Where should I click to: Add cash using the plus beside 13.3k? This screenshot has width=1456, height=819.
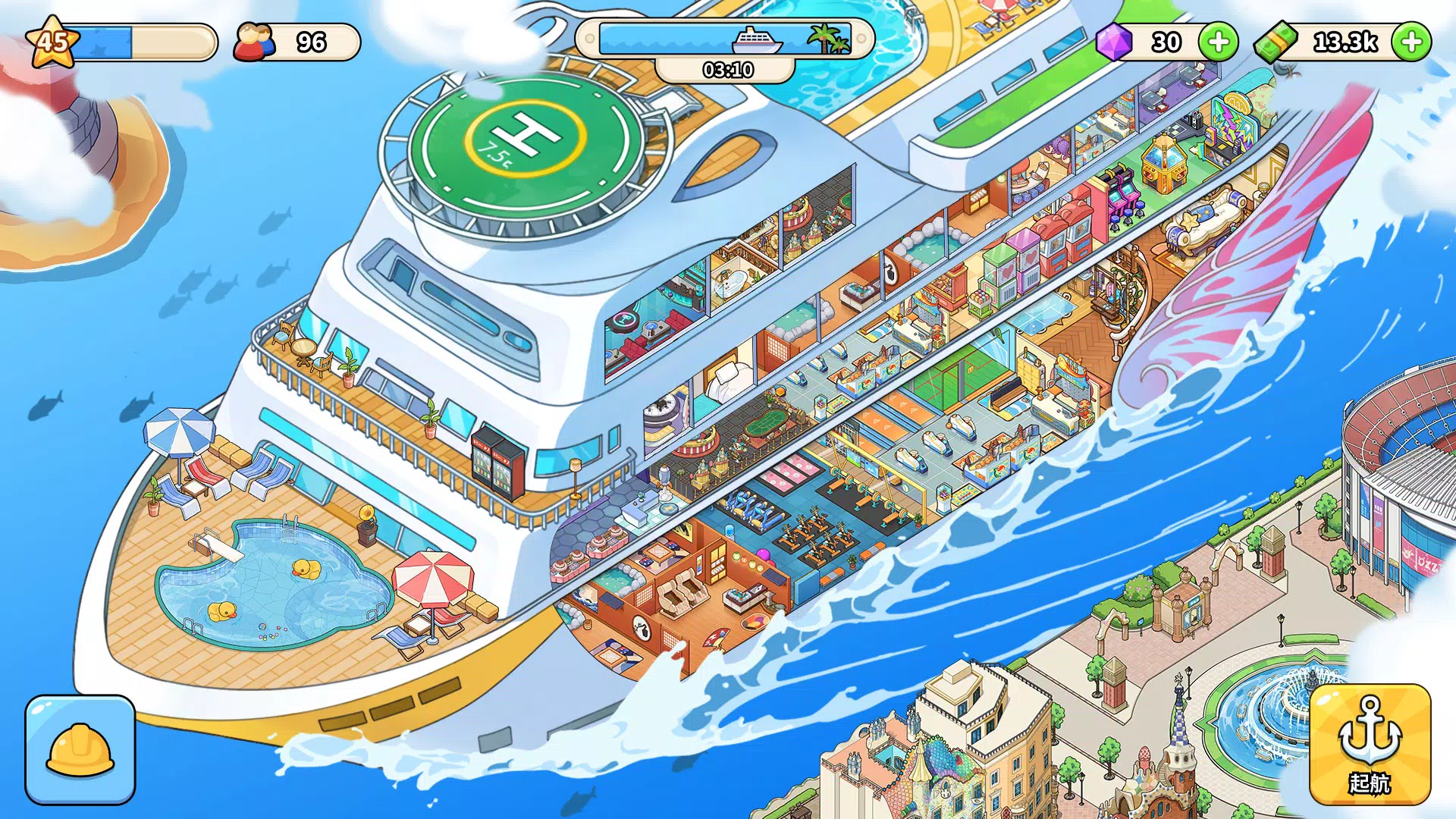point(1413,42)
